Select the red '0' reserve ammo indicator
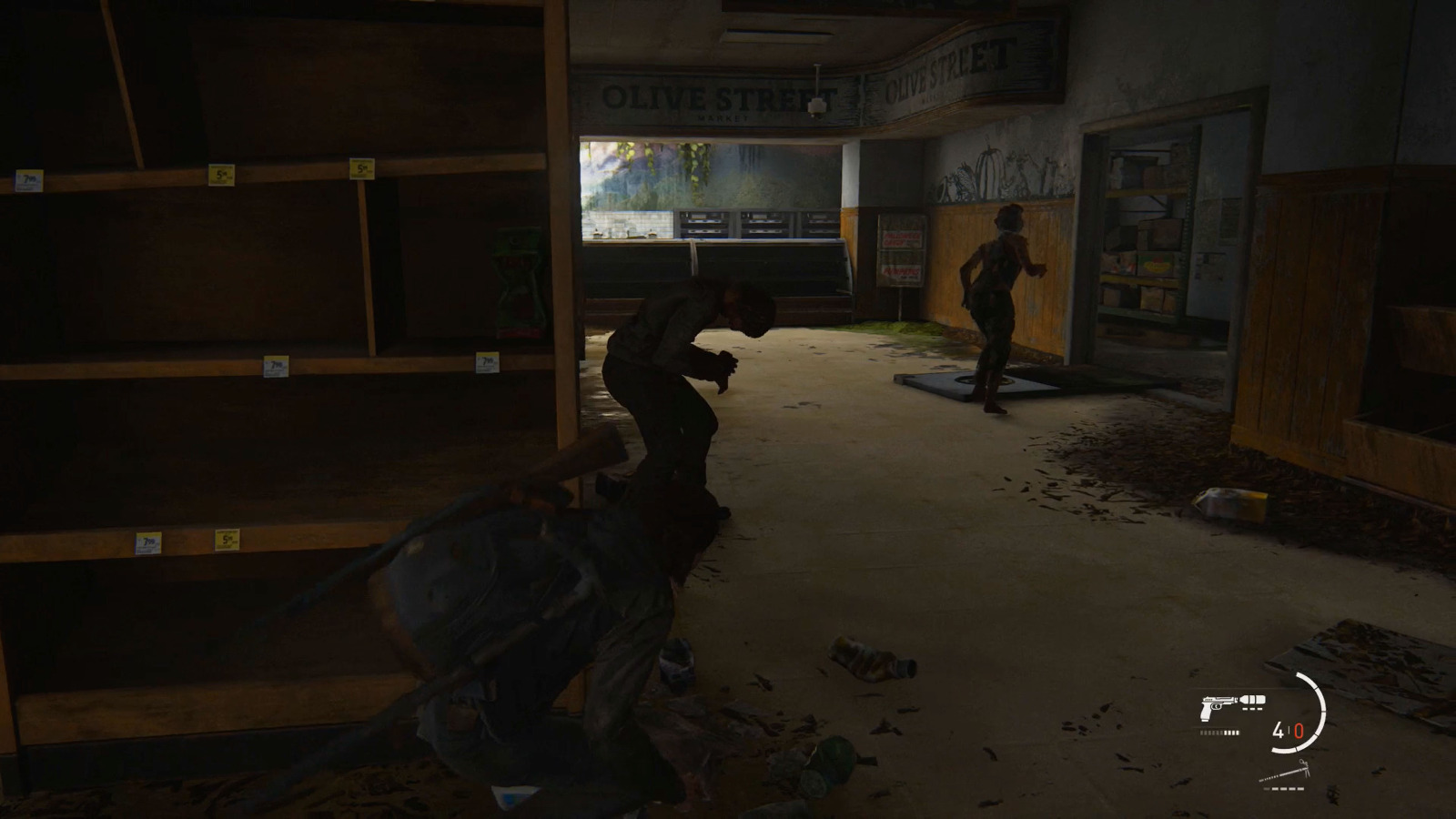 pos(1299,731)
